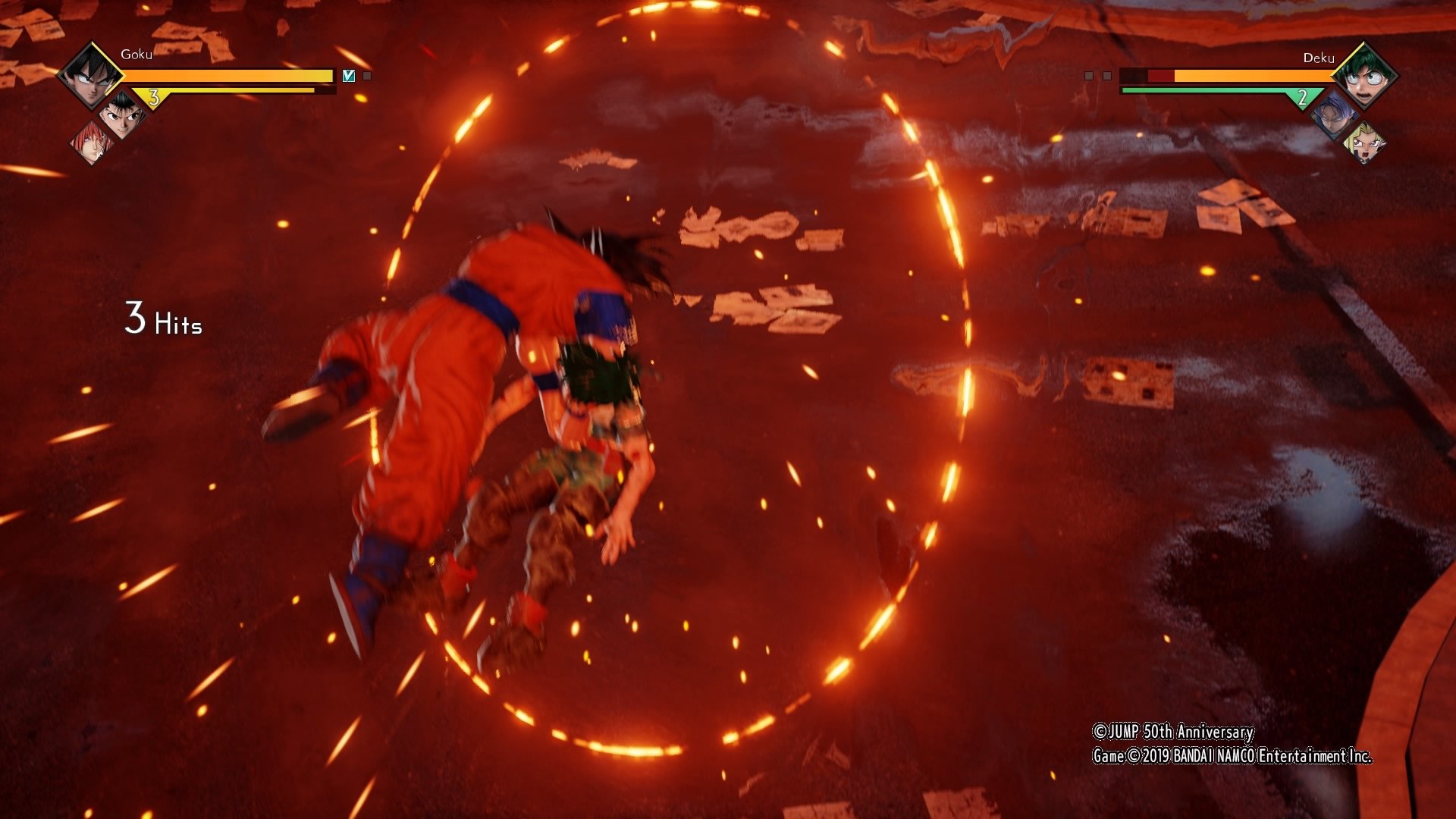Click the purple-haired Trunks teammate portrait
1456x819 pixels.
[1333, 115]
